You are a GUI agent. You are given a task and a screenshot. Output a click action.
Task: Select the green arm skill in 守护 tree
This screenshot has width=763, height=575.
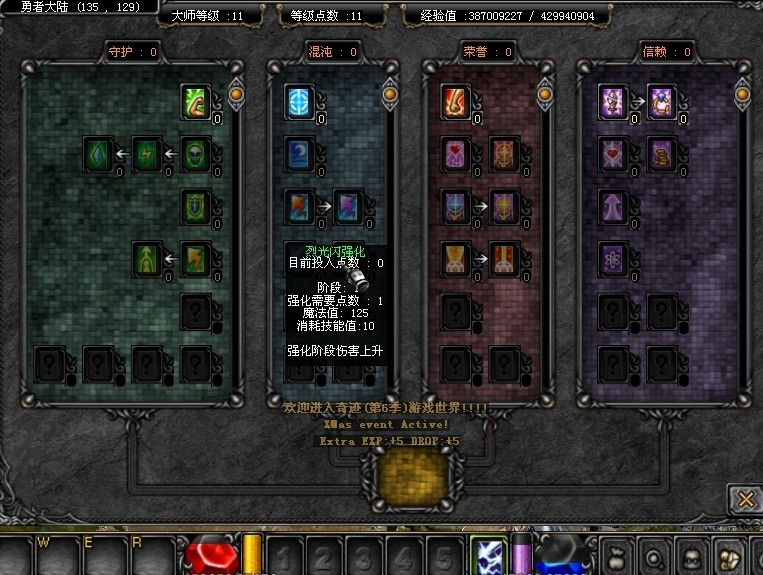[196, 101]
